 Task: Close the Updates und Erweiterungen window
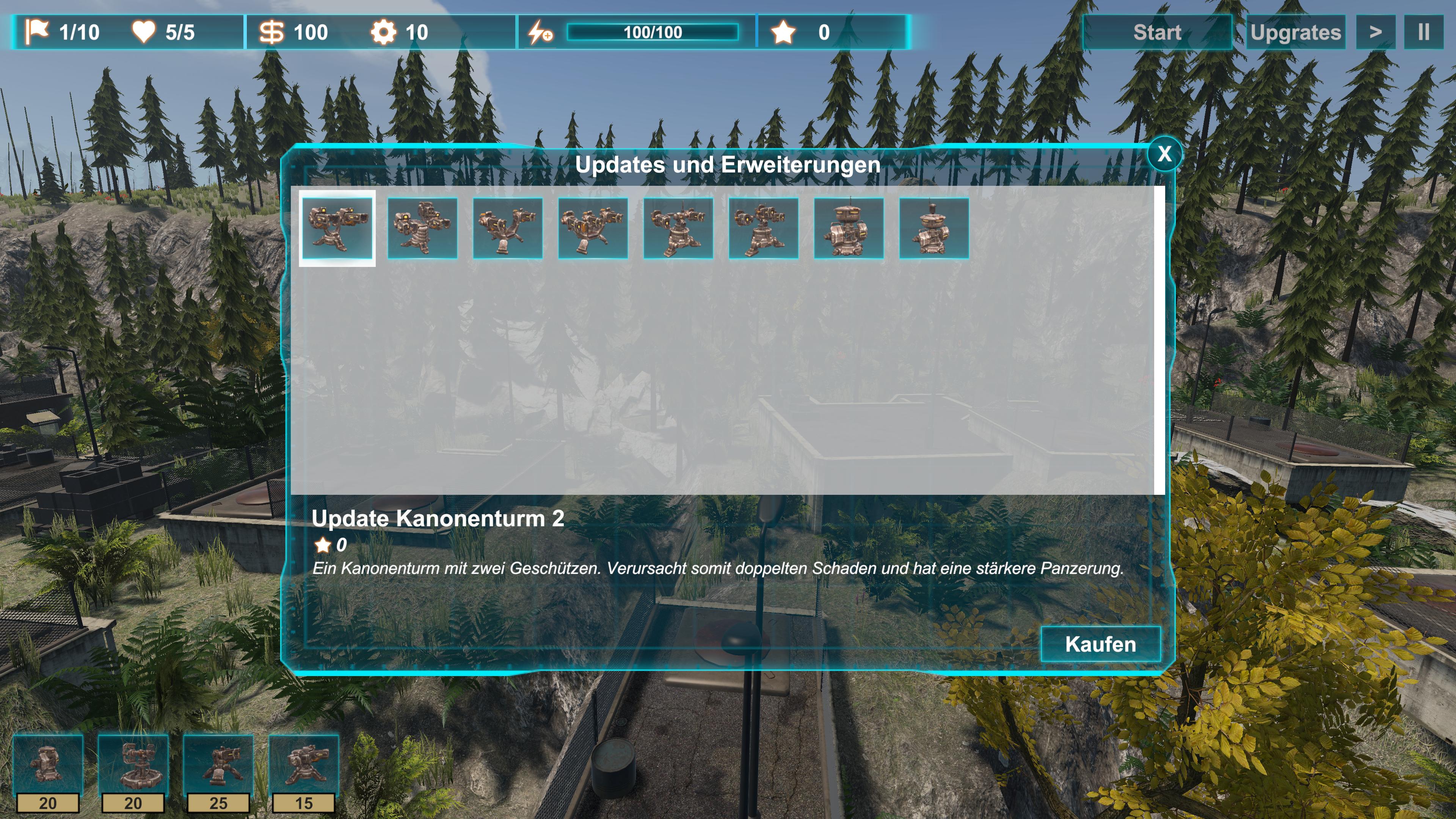(x=1164, y=154)
